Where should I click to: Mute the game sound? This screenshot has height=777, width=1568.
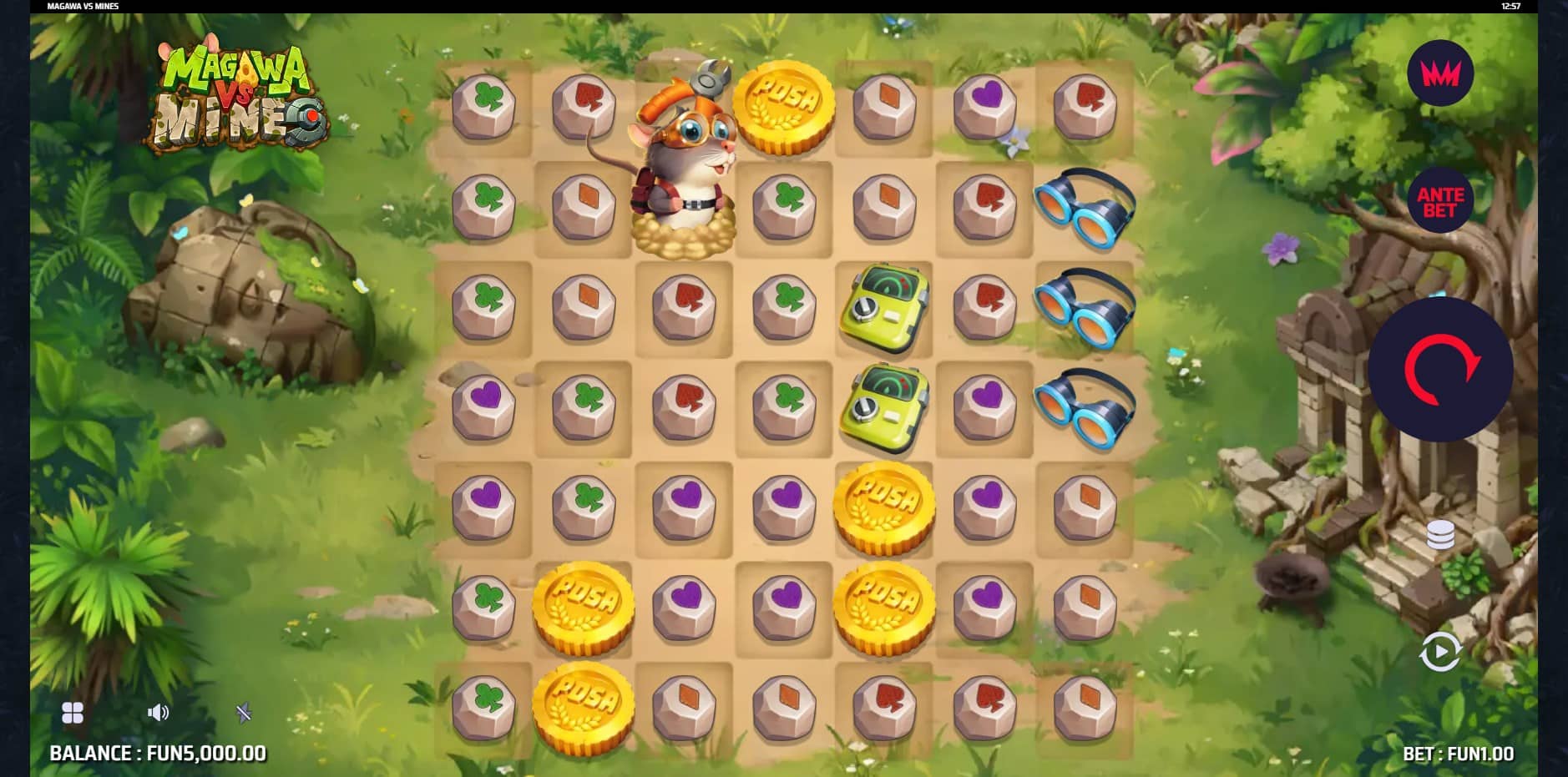coord(158,713)
